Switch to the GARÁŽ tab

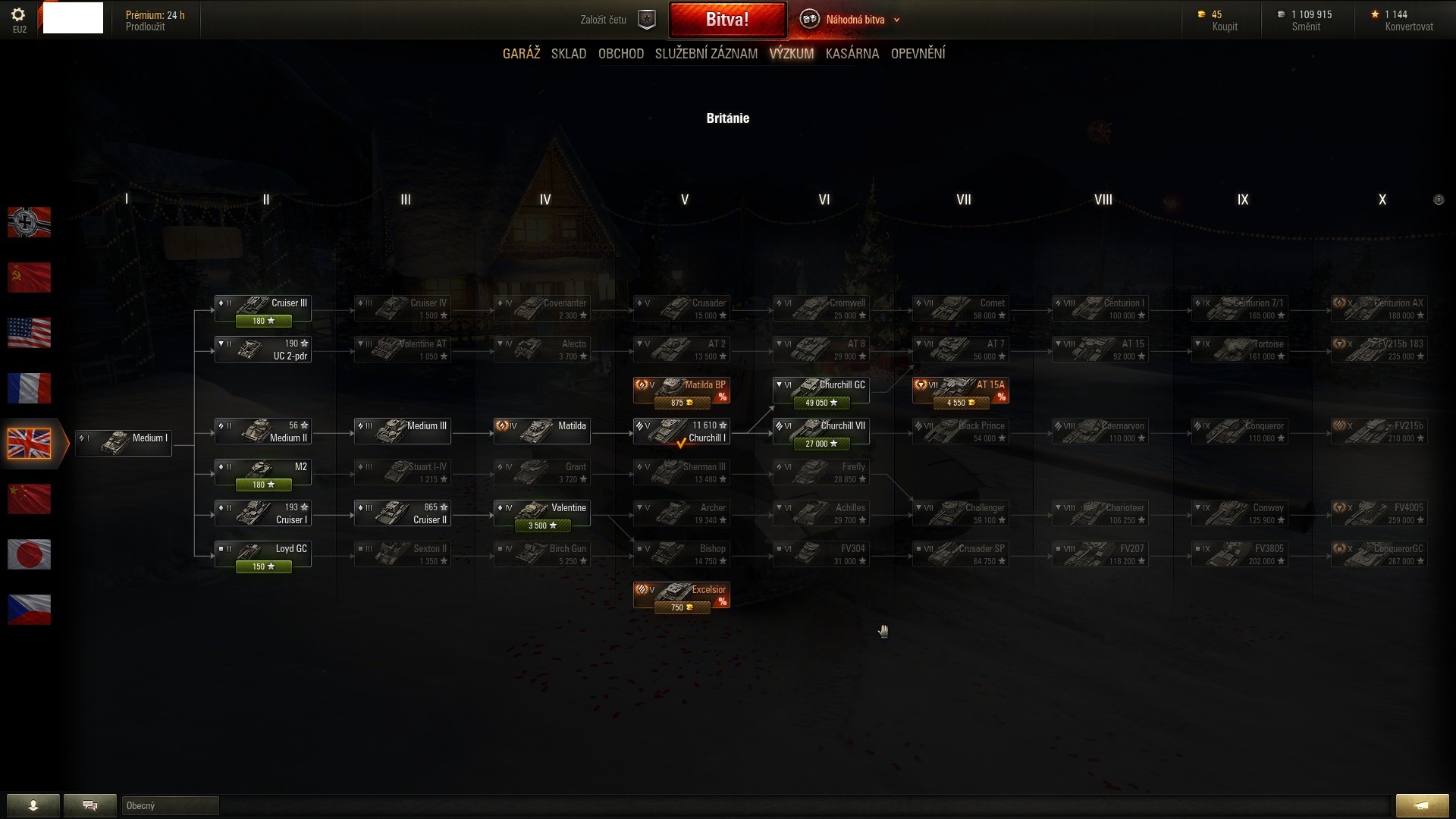(x=521, y=54)
